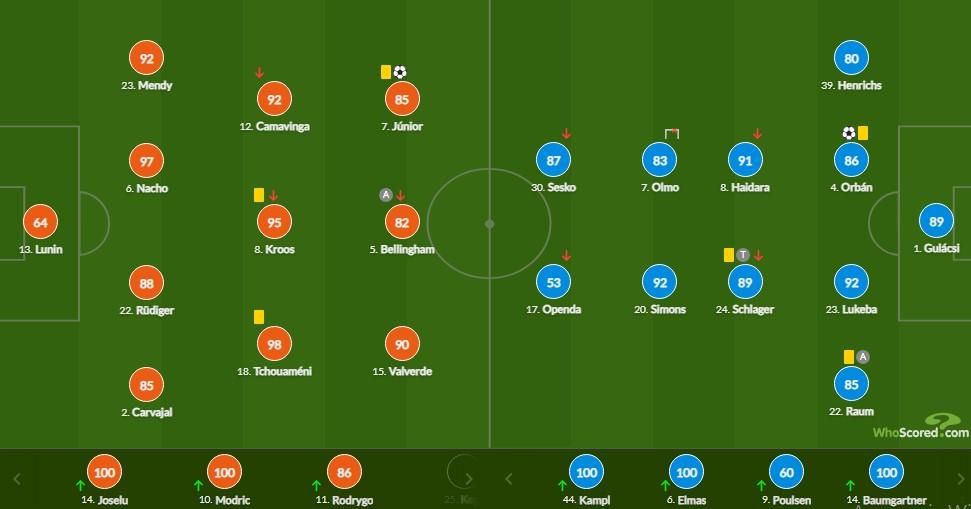Show previous Leipzig bench players arrow

pyautogui.click(x=508, y=478)
